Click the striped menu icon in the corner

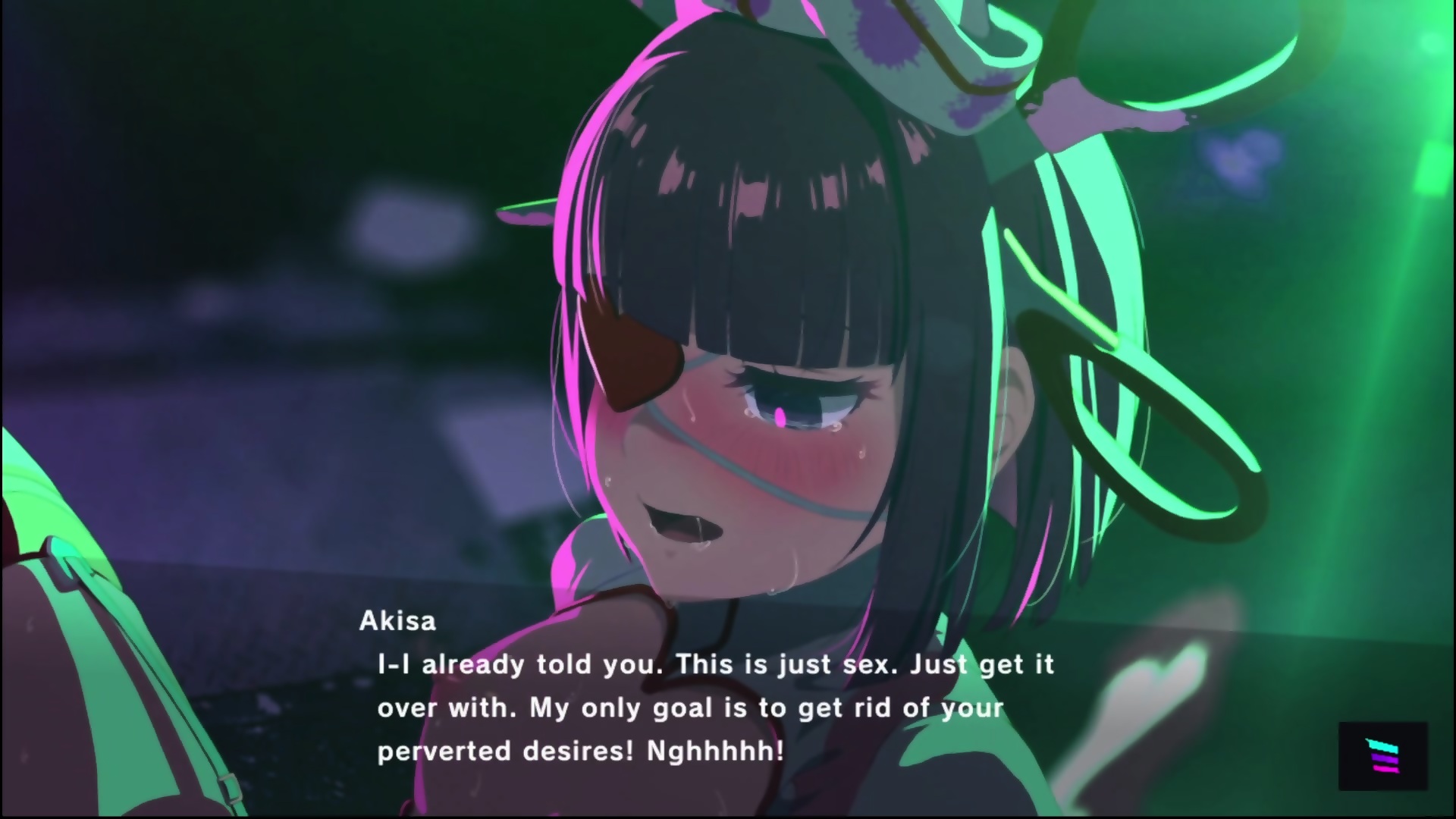tap(1382, 755)
